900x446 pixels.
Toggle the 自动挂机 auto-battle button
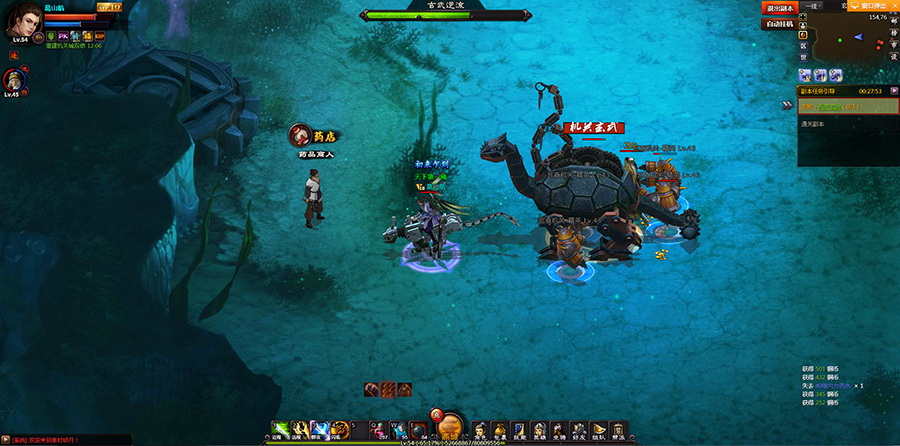click(779, 23)
